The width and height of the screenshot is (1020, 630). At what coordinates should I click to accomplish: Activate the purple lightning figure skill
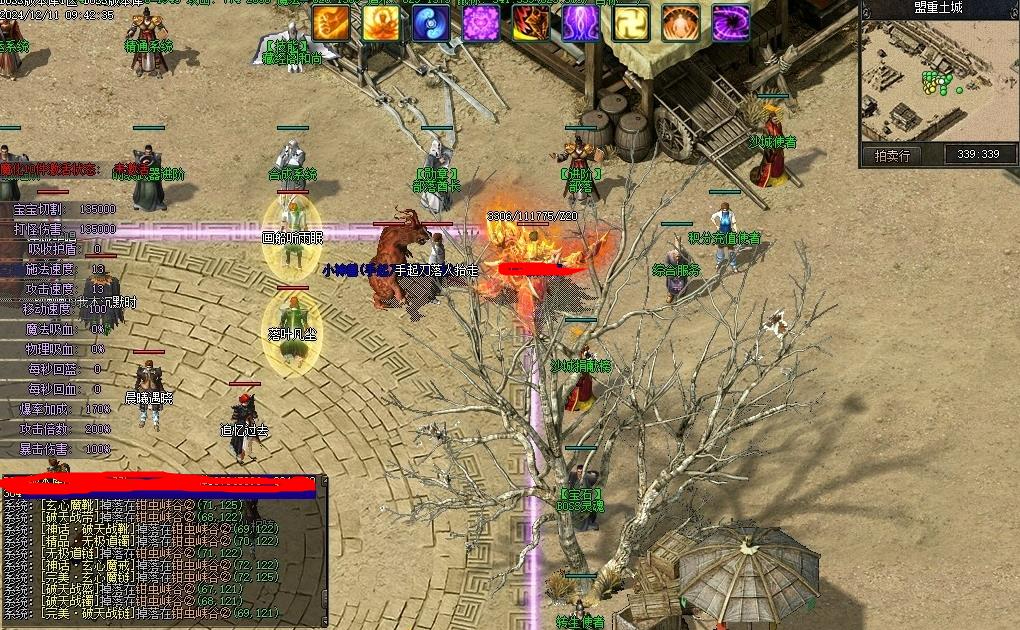pyautogui.click(x=581, y=22)
